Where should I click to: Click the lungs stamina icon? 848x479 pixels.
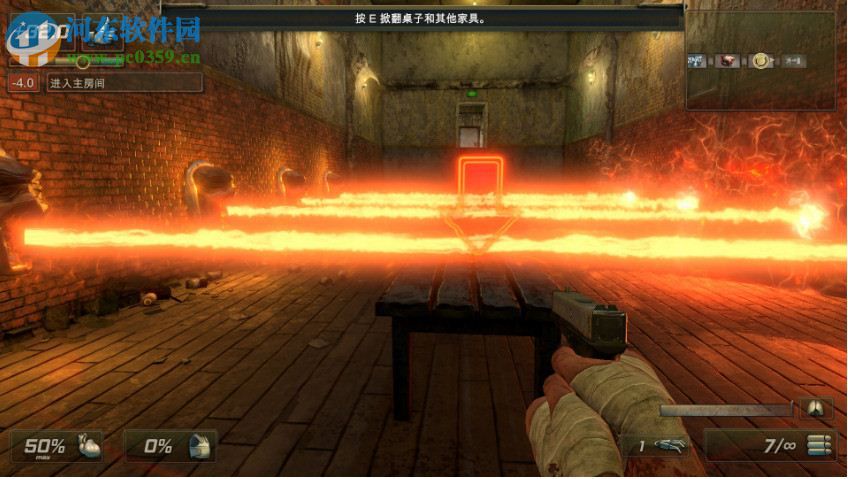[816, 408]
